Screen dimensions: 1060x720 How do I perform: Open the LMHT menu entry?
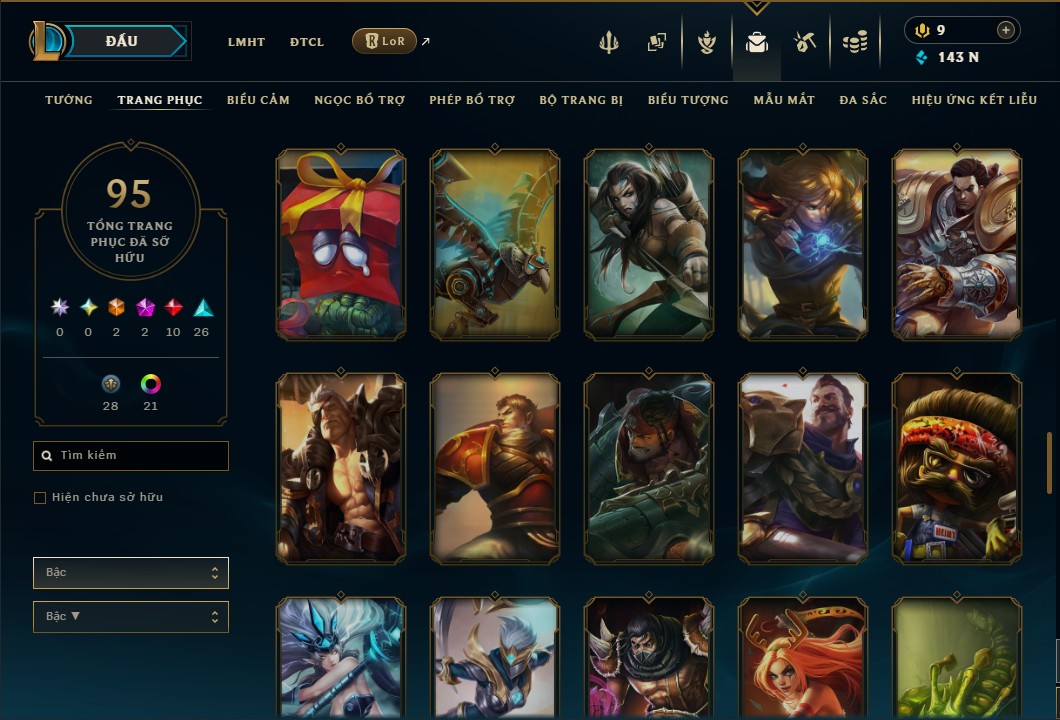[246, 42]
